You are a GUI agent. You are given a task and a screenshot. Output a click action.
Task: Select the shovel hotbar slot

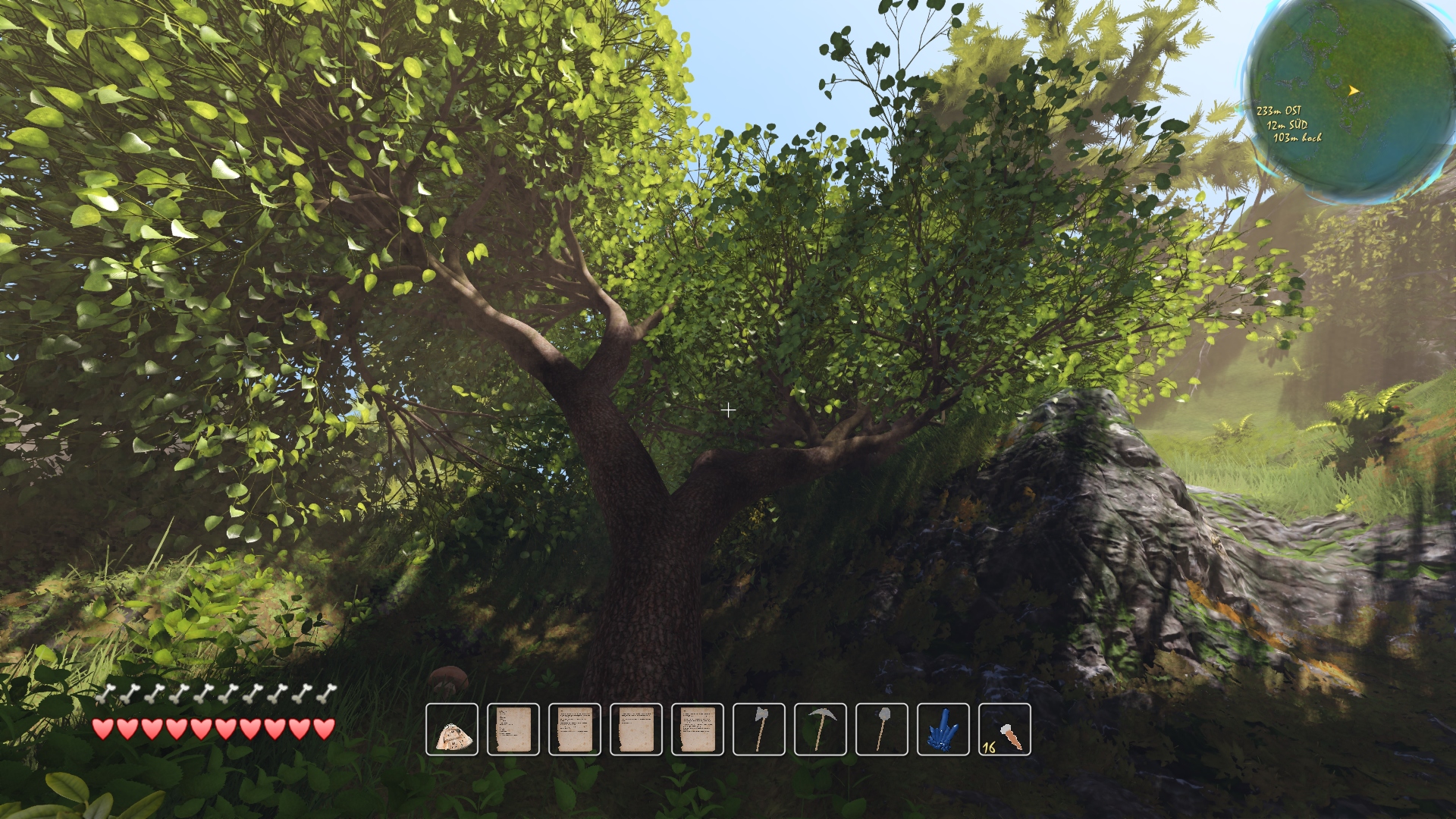882,730
